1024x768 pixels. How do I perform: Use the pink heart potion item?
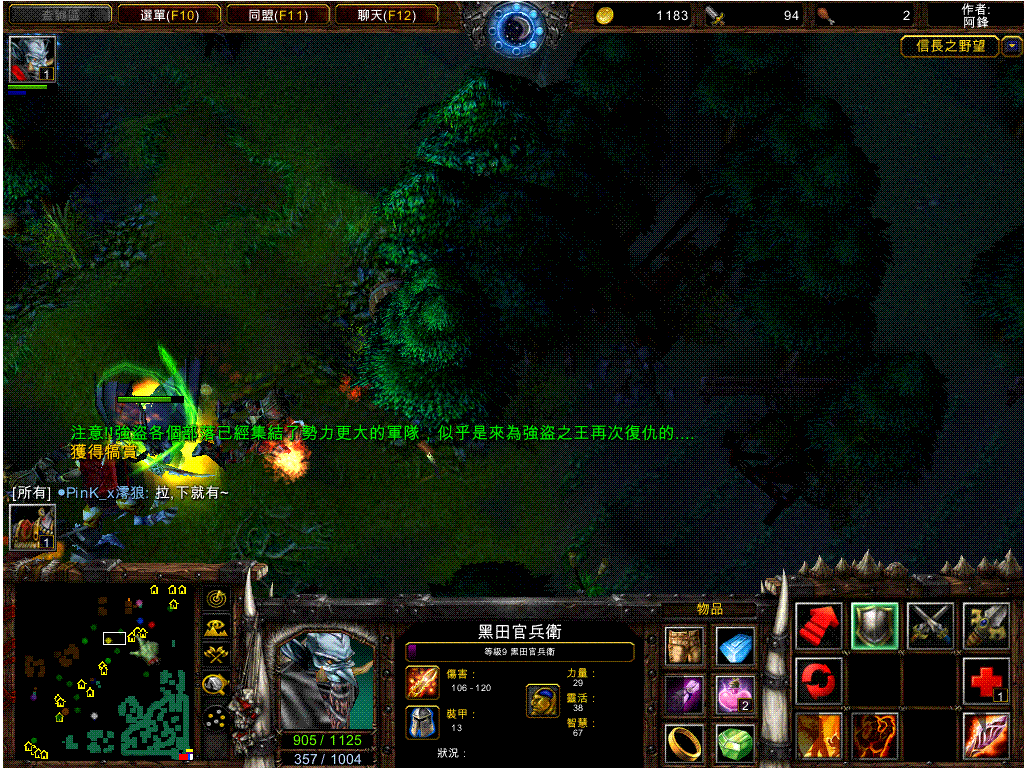[736, 694]
